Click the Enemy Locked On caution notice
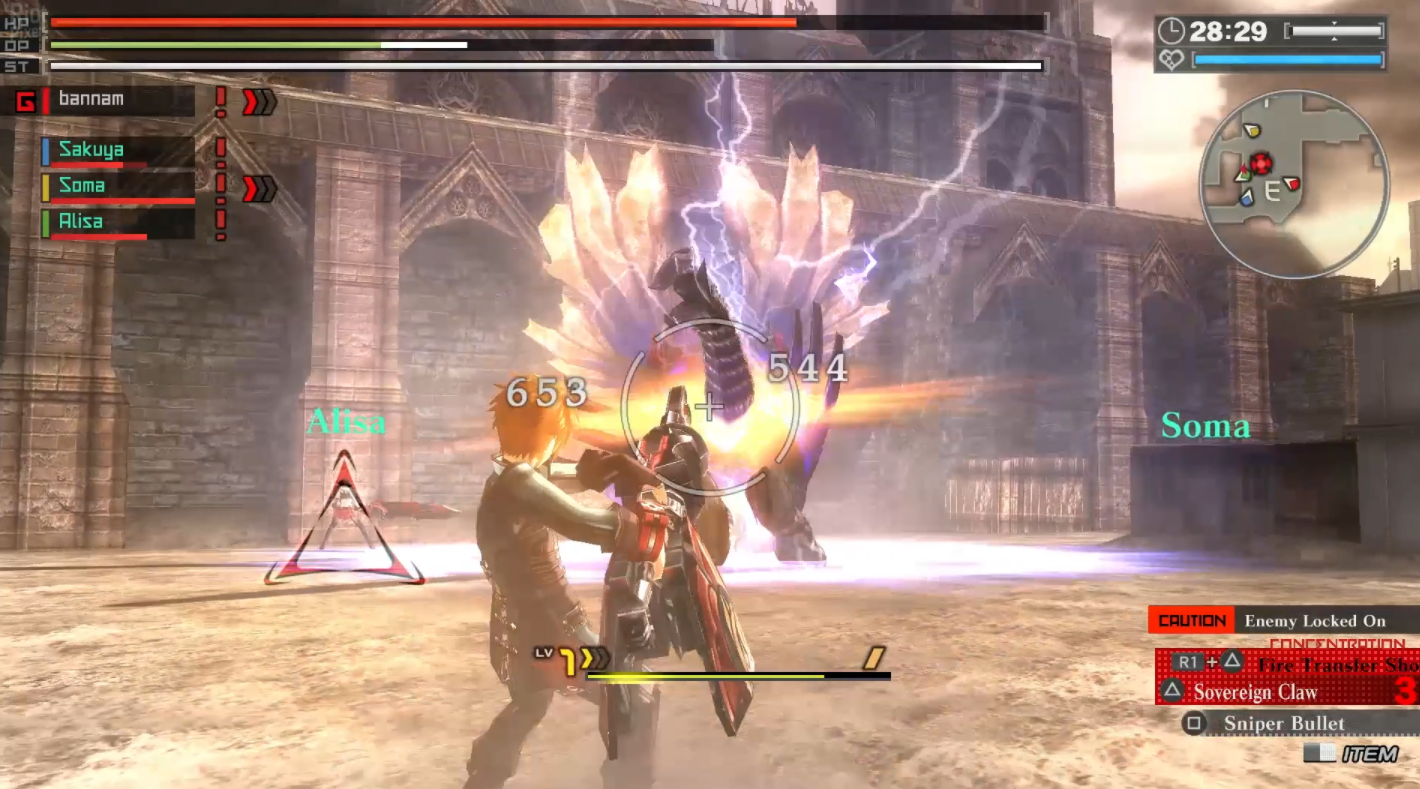1420x789 pixels. point(1314,621)
